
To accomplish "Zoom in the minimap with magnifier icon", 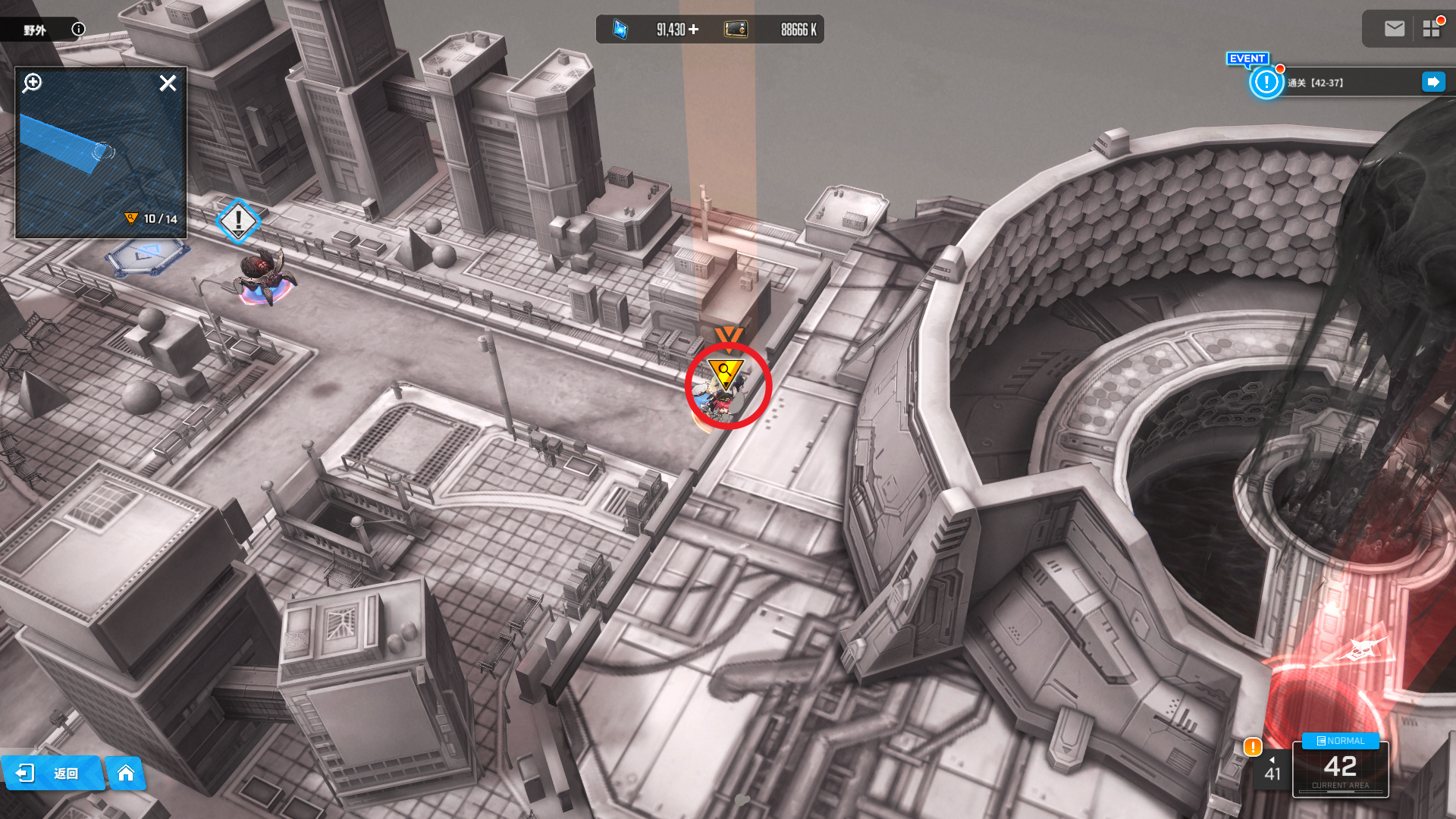I will 32,83.
